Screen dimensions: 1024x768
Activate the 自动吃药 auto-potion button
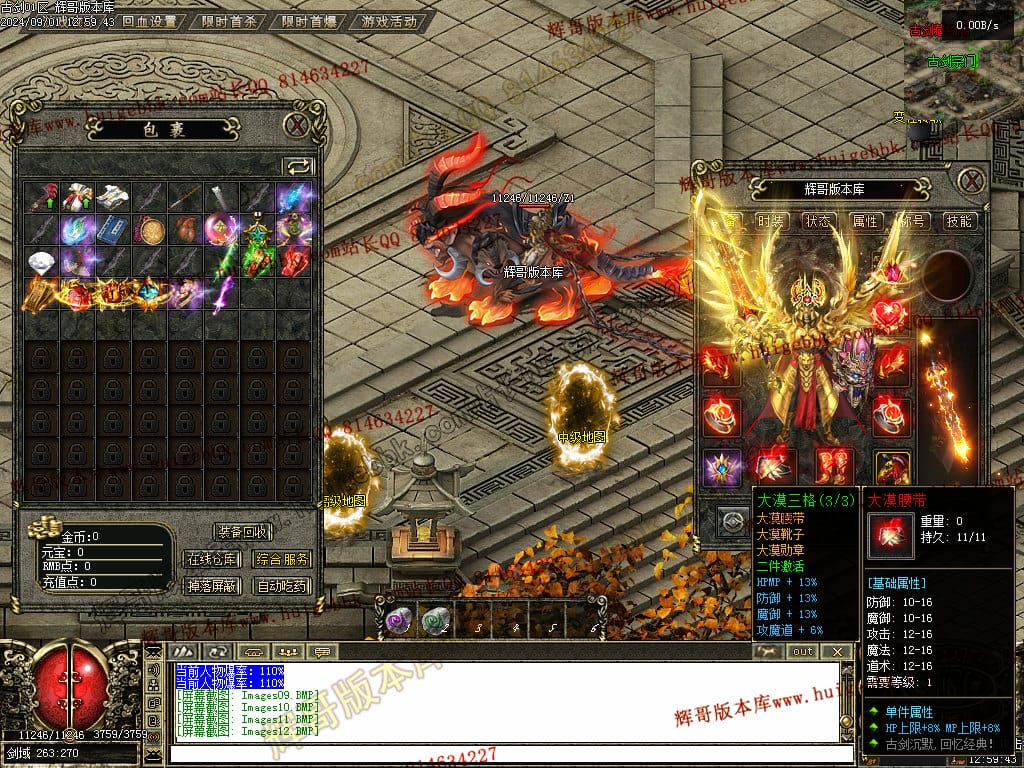click(x=282, y=586)
